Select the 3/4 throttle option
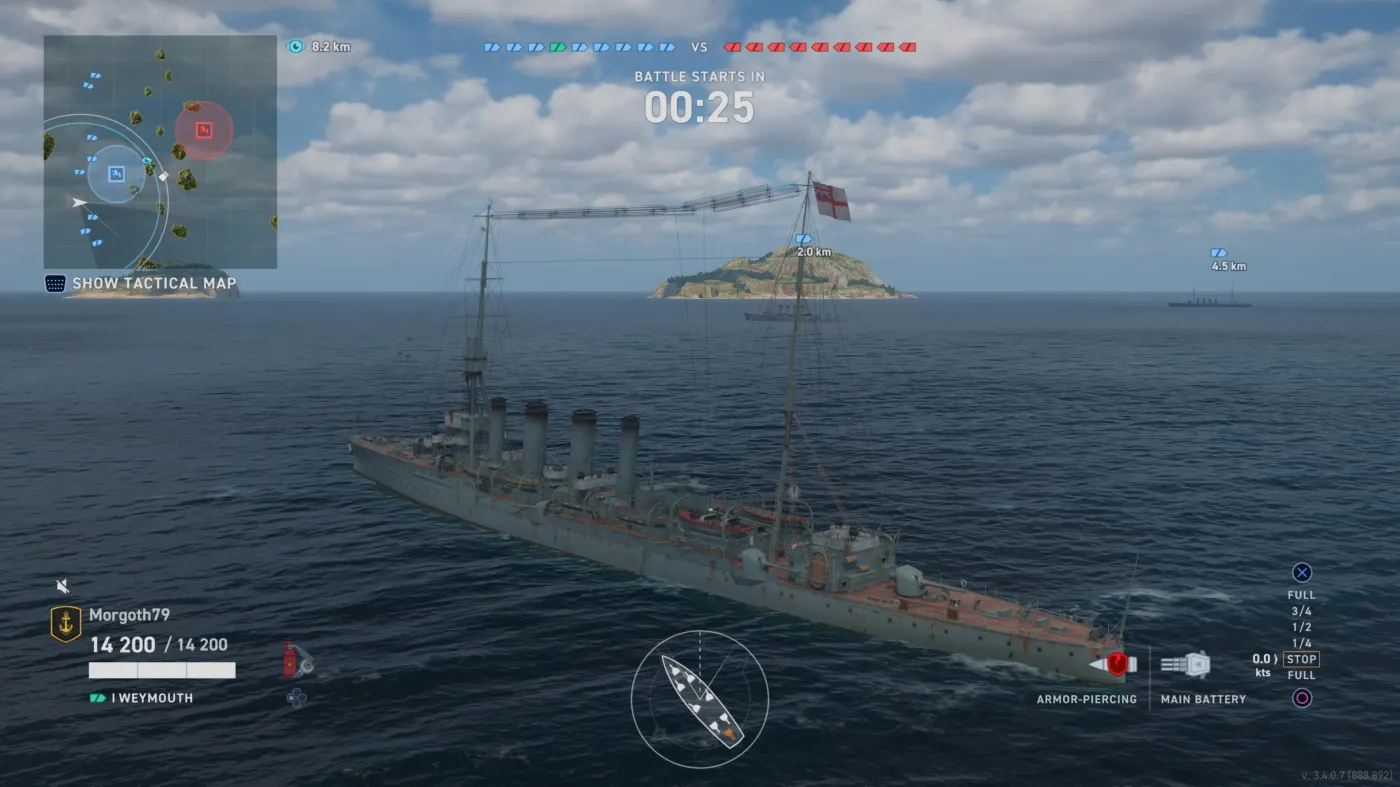Screen dimensions: 1400x787 point(1301,610)
